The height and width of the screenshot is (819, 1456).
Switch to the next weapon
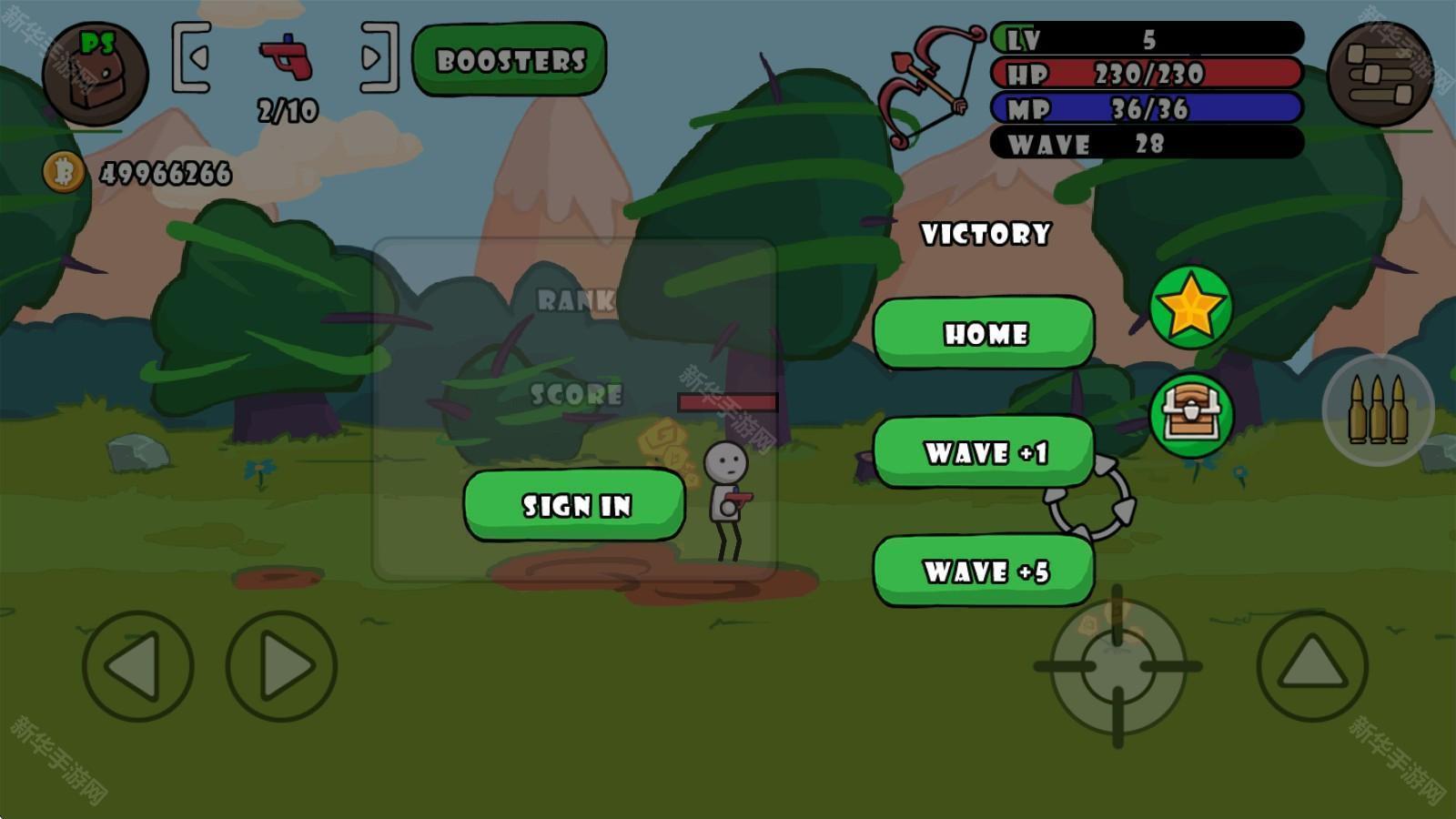[x=378, y=58]
